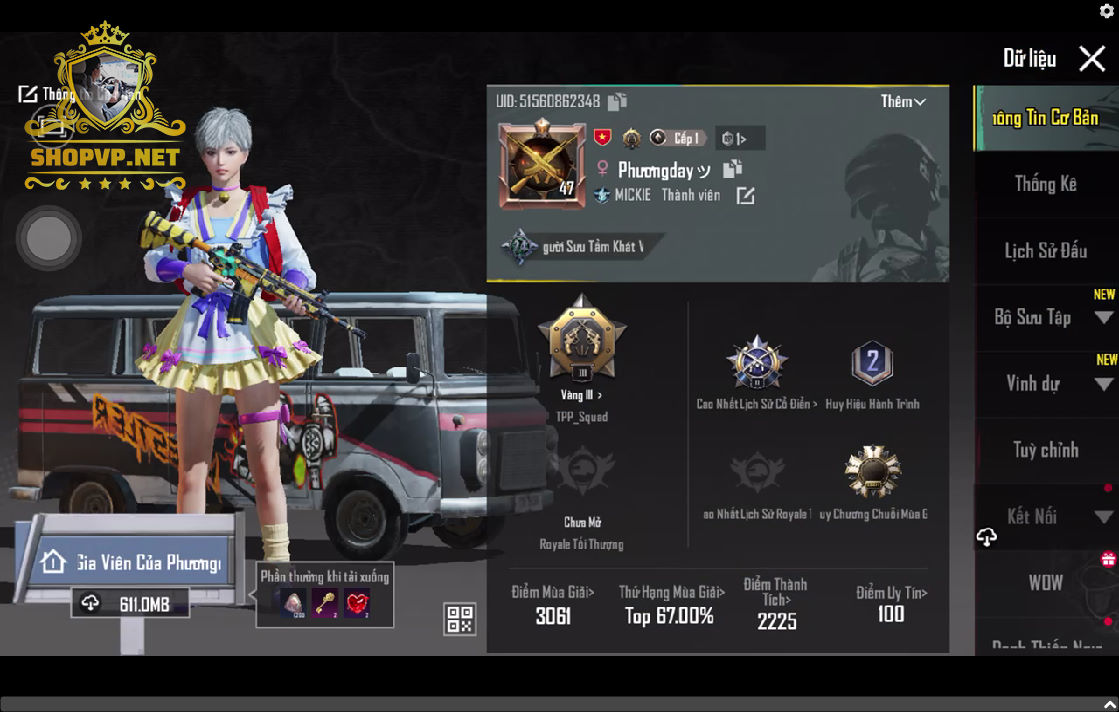1119x712 pixels.
Task: Copy the player name Phươngday
Action: coord(733,169)
